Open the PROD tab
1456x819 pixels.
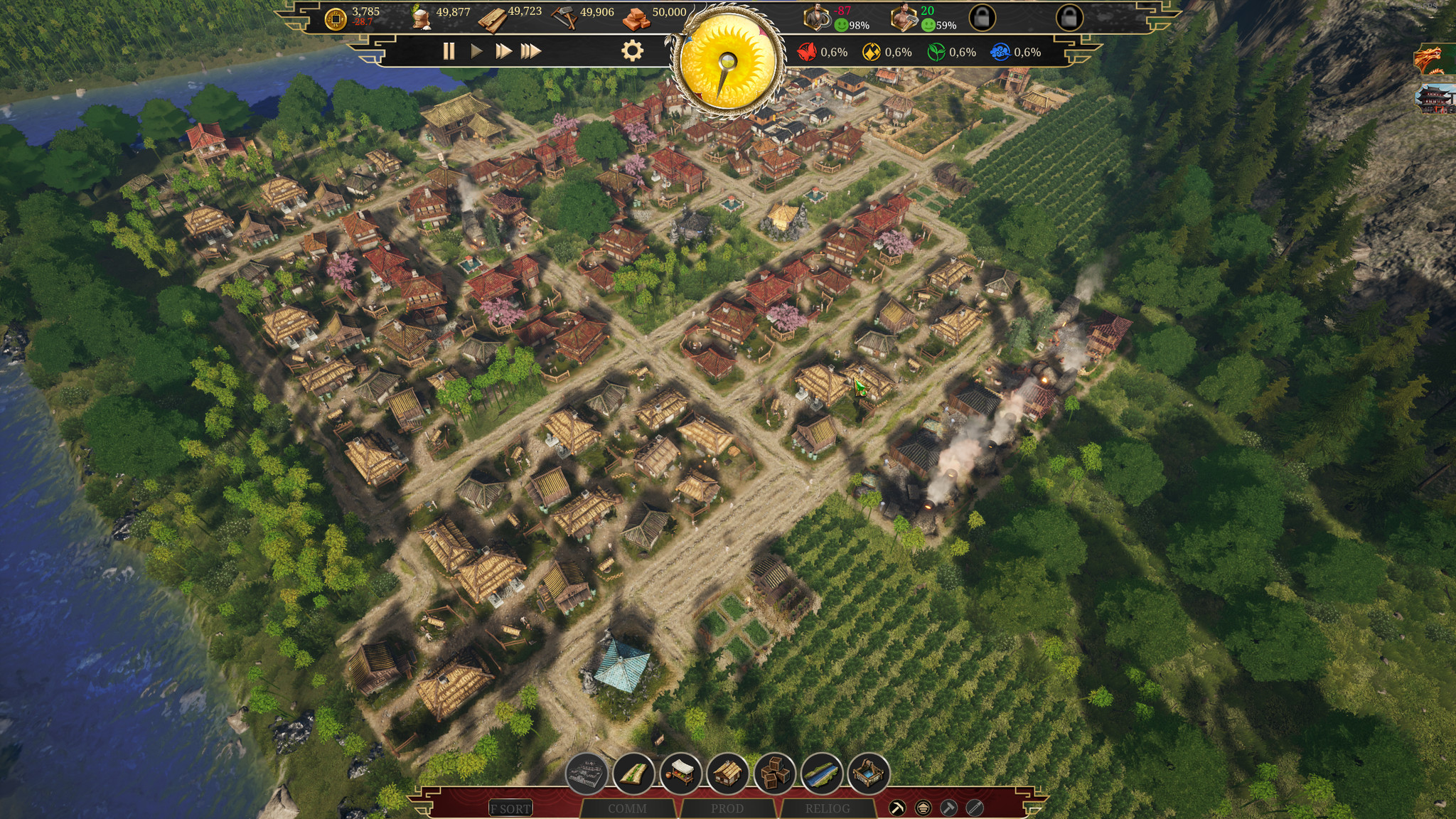point(728,808)
